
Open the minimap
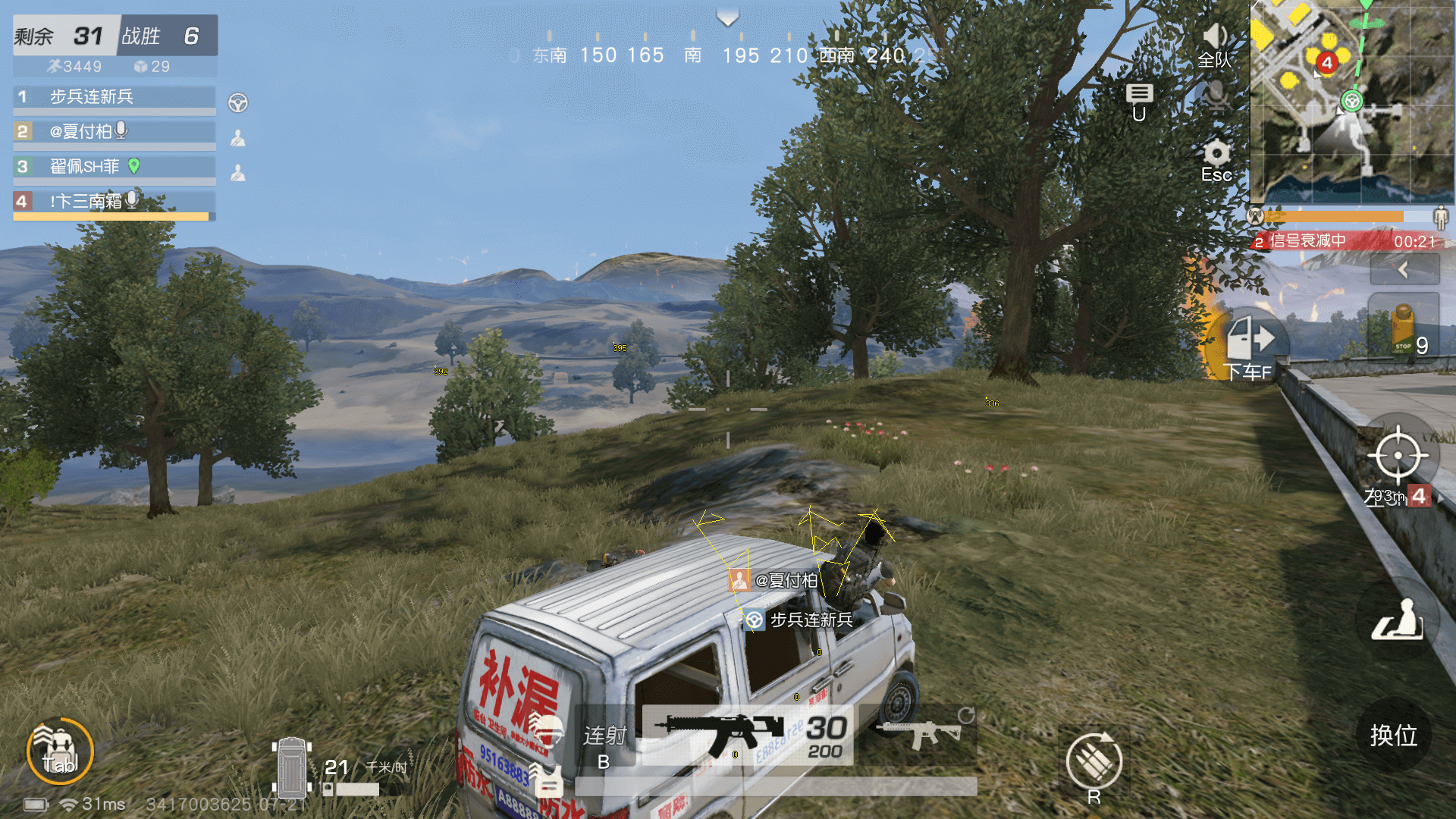point(1351,101)
